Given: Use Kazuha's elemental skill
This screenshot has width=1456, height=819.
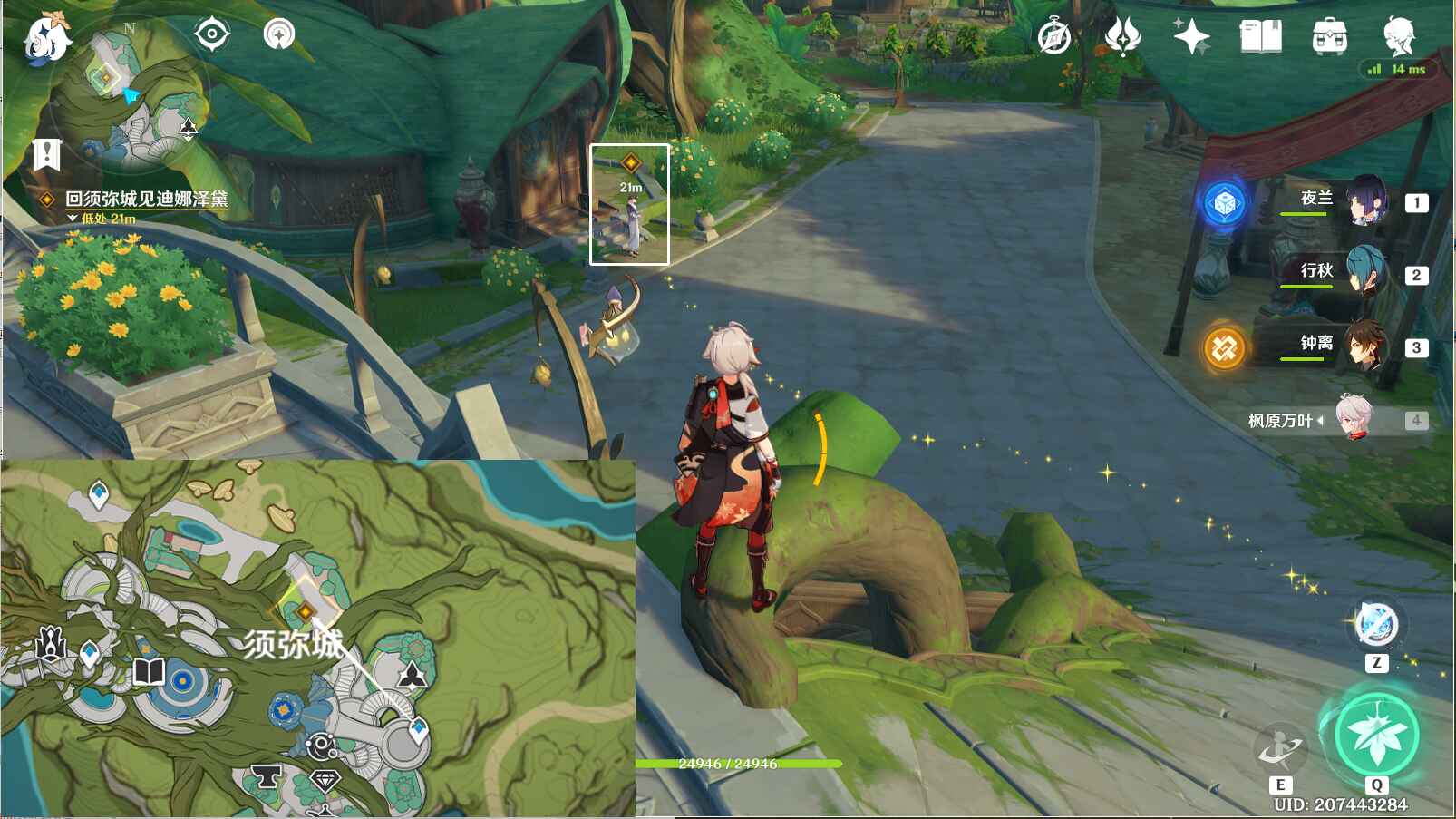Looking at the screenshot, I should [x=1279, y=748].
